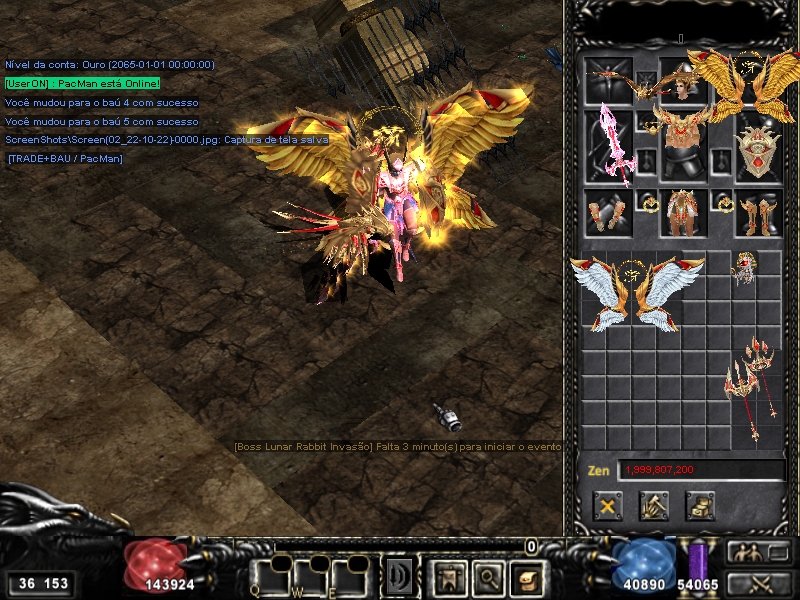Pick the equipped gloves

[608, 214]
